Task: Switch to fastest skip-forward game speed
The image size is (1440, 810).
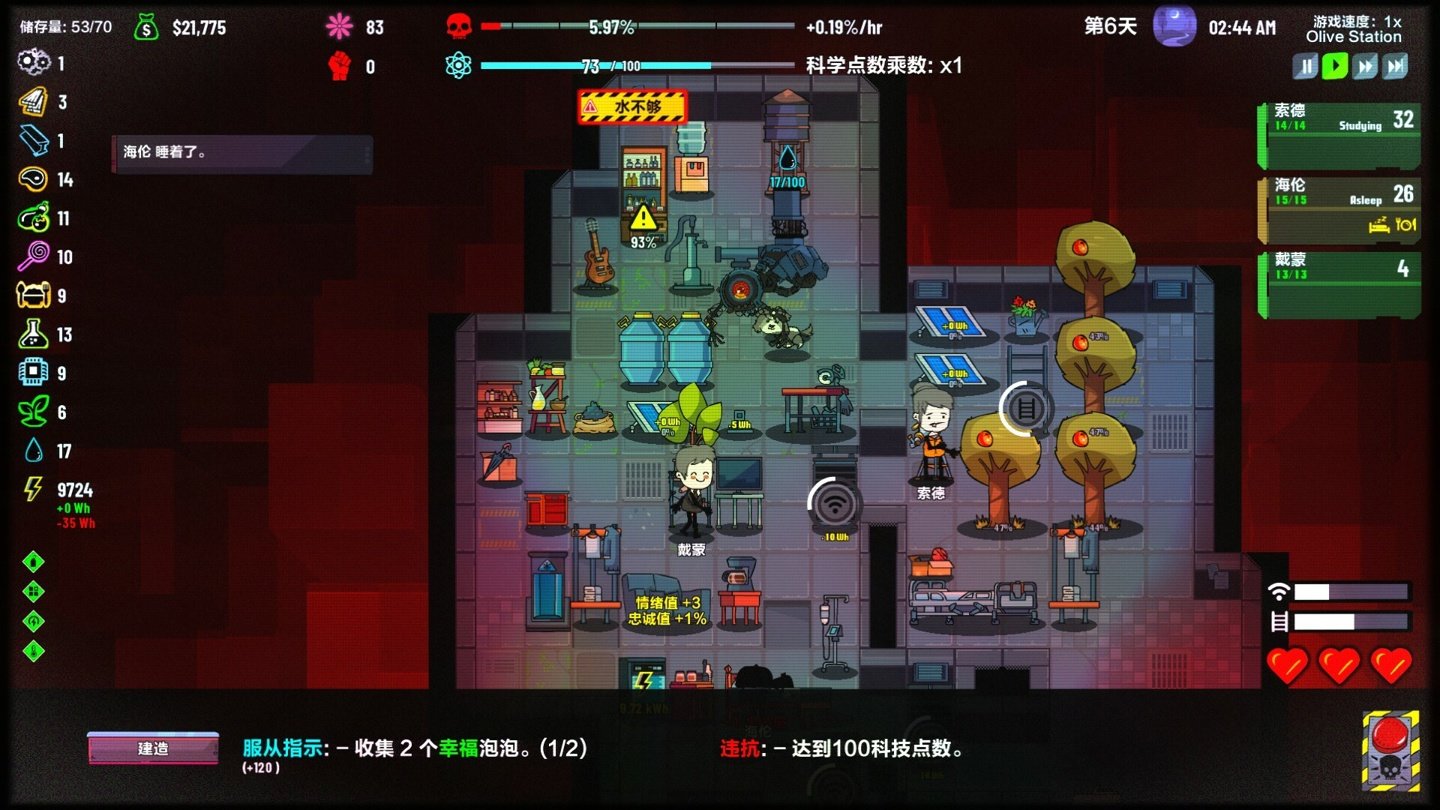Action: point(1395,66)
